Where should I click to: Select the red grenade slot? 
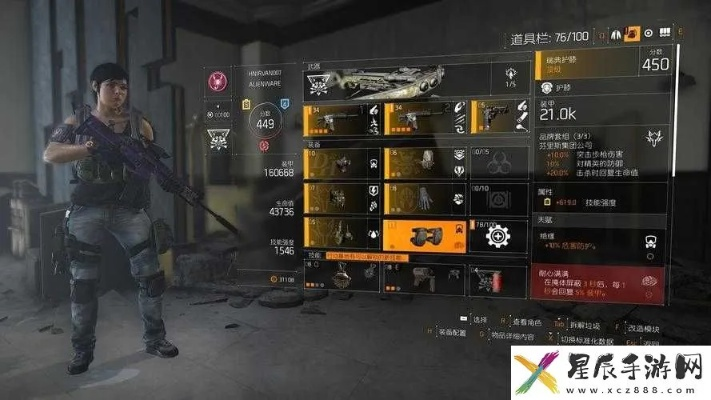click(497, 279)
